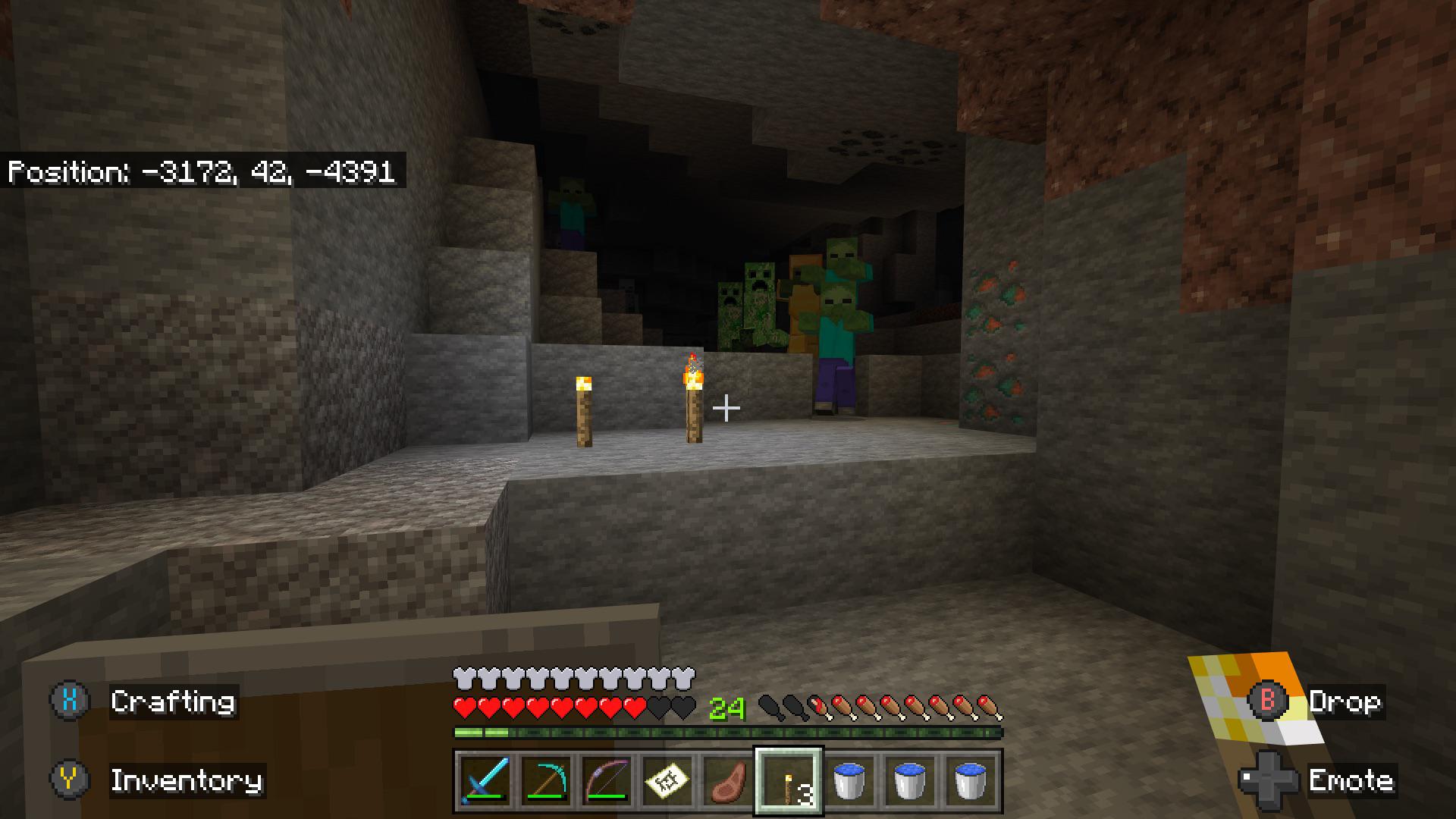
Task: Open the Crafting menu label
Action: [x=173, y=701]
